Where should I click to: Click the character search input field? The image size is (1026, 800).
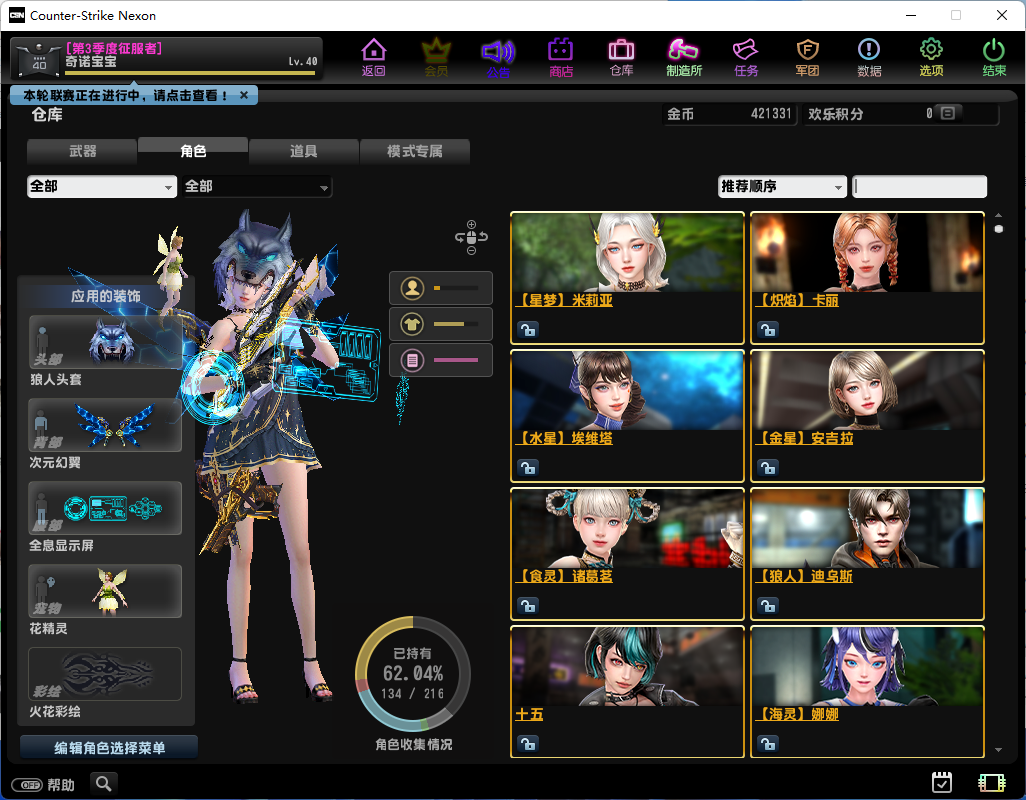(x=919, y=187)
